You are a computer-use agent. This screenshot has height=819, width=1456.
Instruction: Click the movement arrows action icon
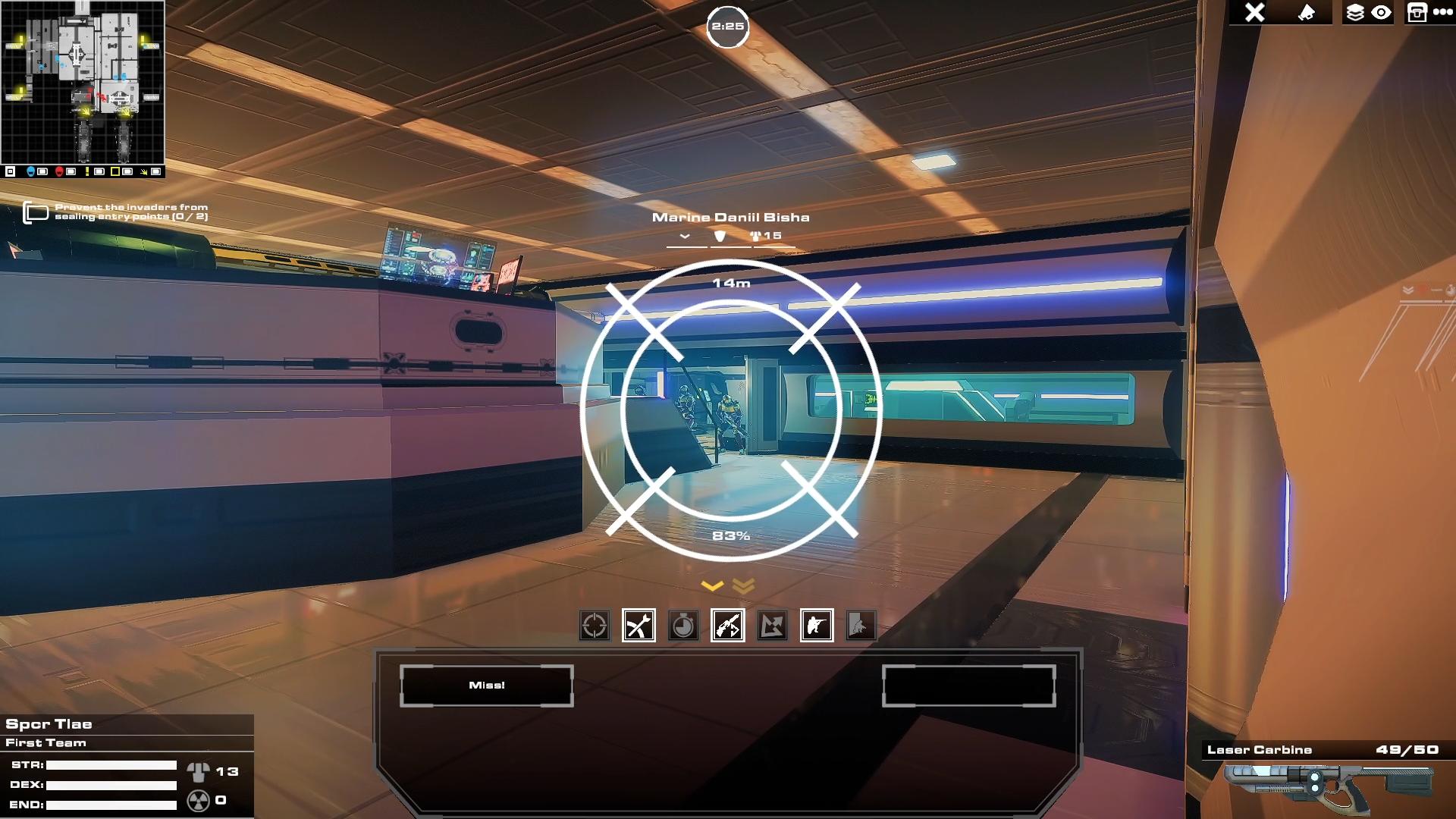click(x=773, y=626)
